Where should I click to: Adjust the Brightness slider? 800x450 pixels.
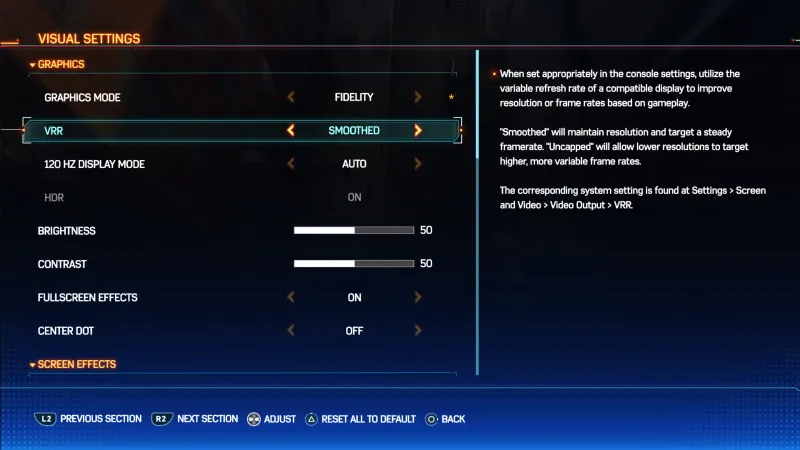coord(353,230)
